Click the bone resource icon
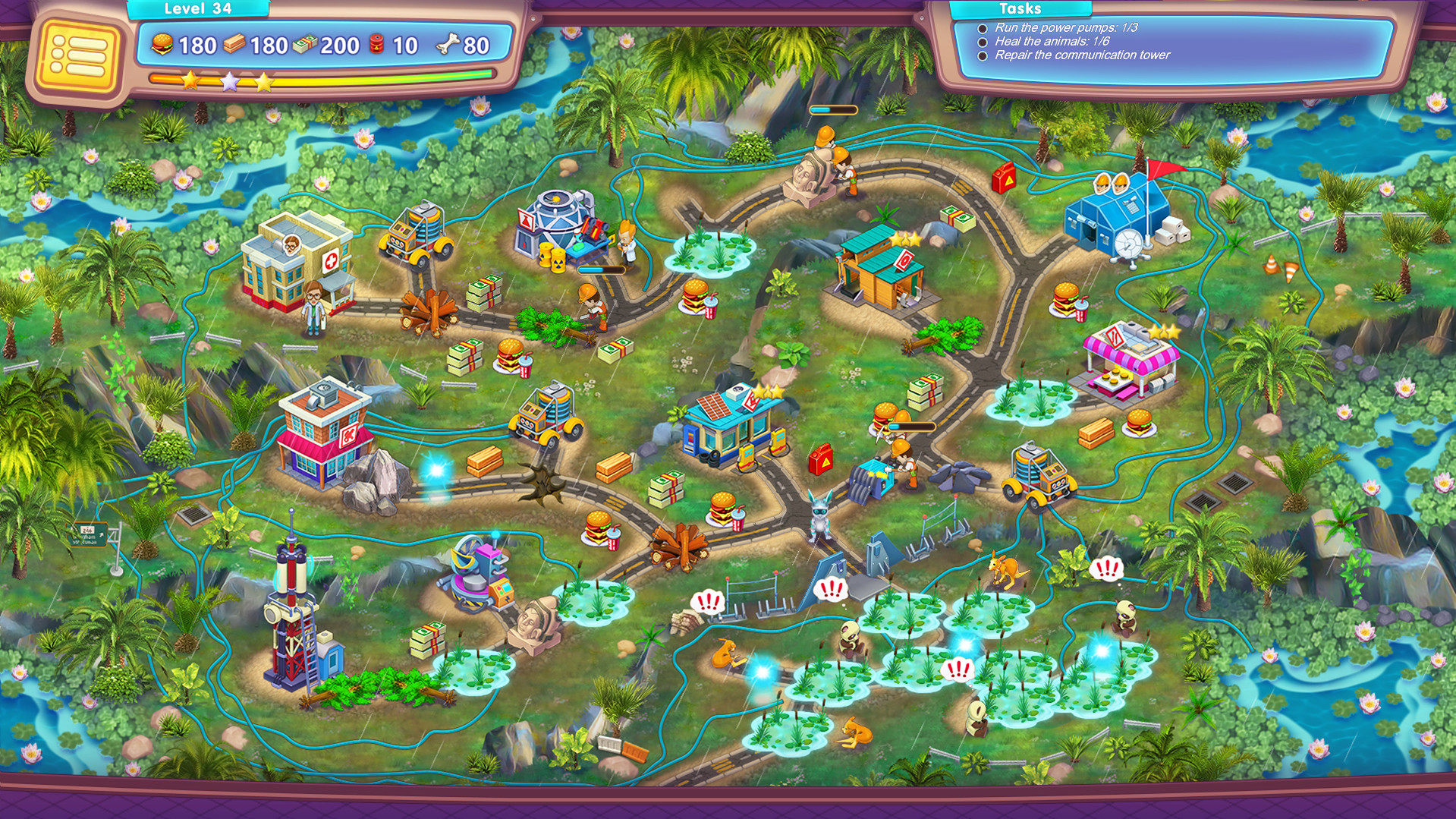Screen dimensions: 1456x819 tap(448, 42)
